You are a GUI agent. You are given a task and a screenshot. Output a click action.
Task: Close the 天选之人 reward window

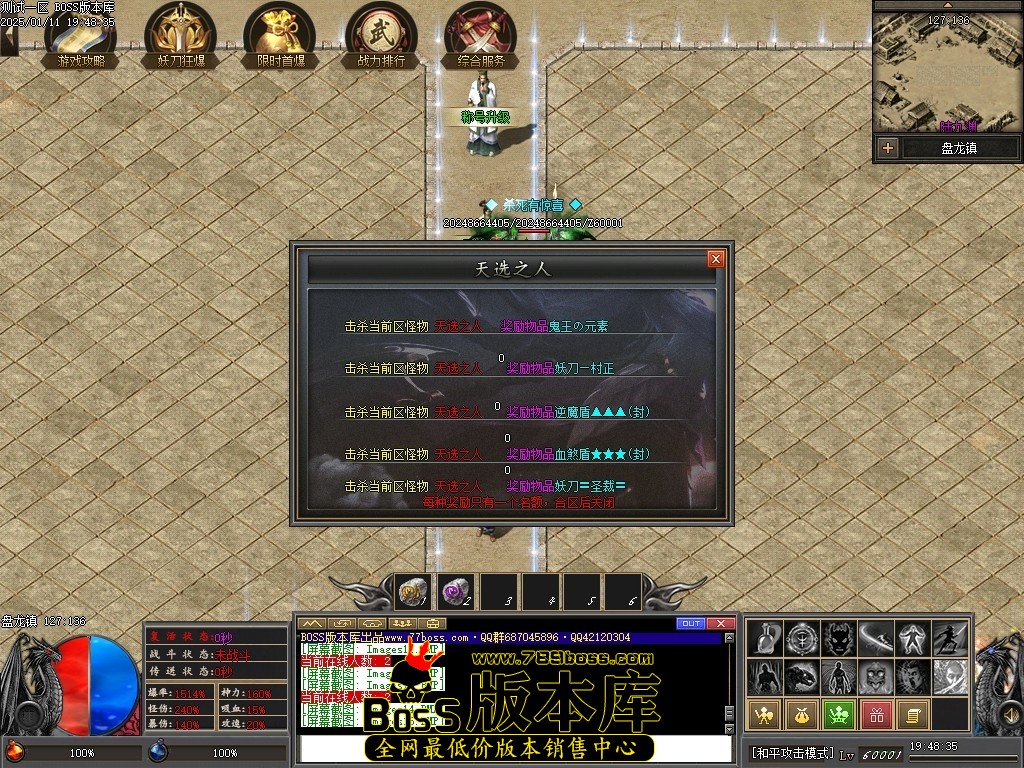click(x=715, y=259)
